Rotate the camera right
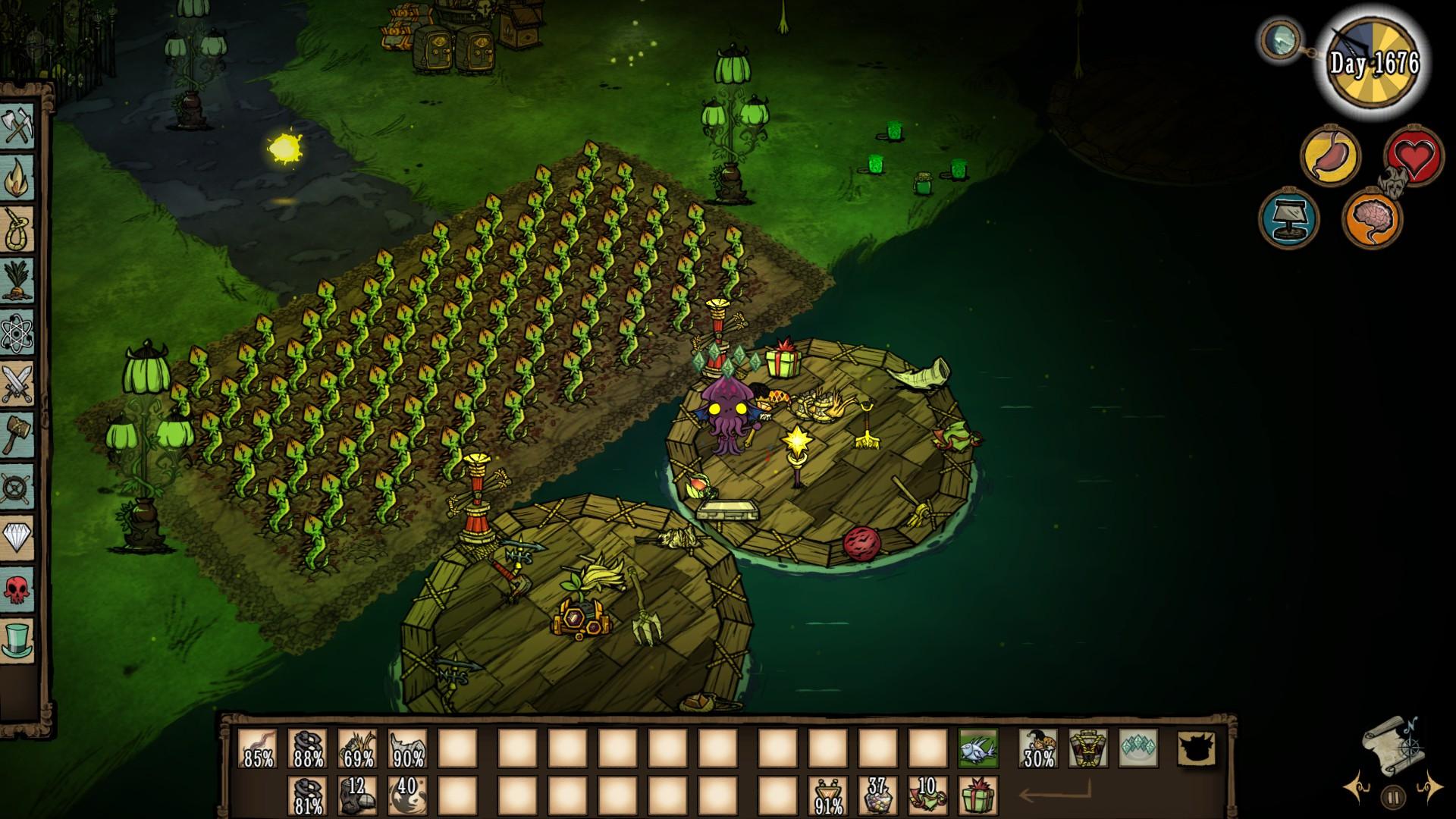The height and width of the screenshot is (819, 1456). 1430,788
